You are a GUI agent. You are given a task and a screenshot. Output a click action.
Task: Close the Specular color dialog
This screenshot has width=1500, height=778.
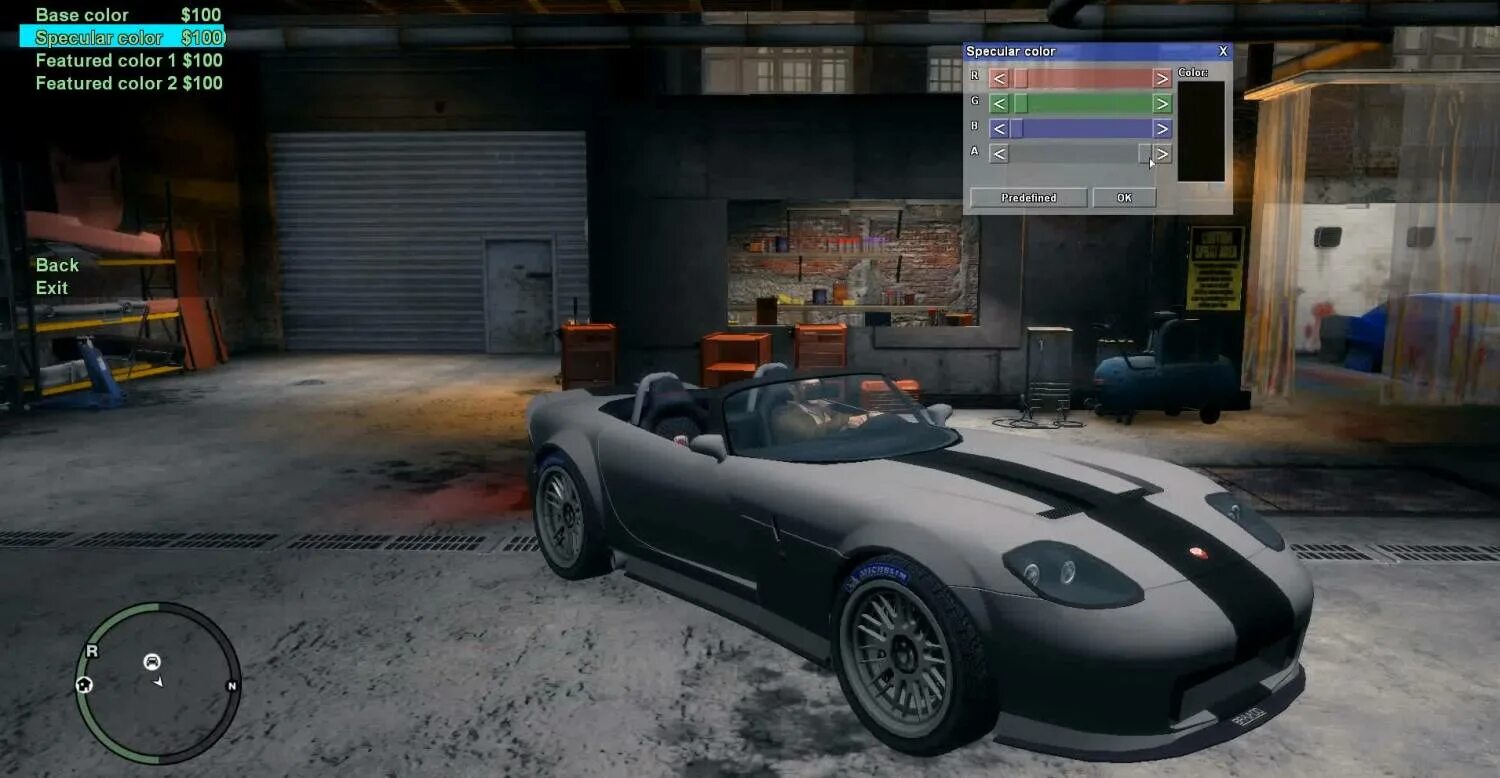click(x=1222, y=50)
